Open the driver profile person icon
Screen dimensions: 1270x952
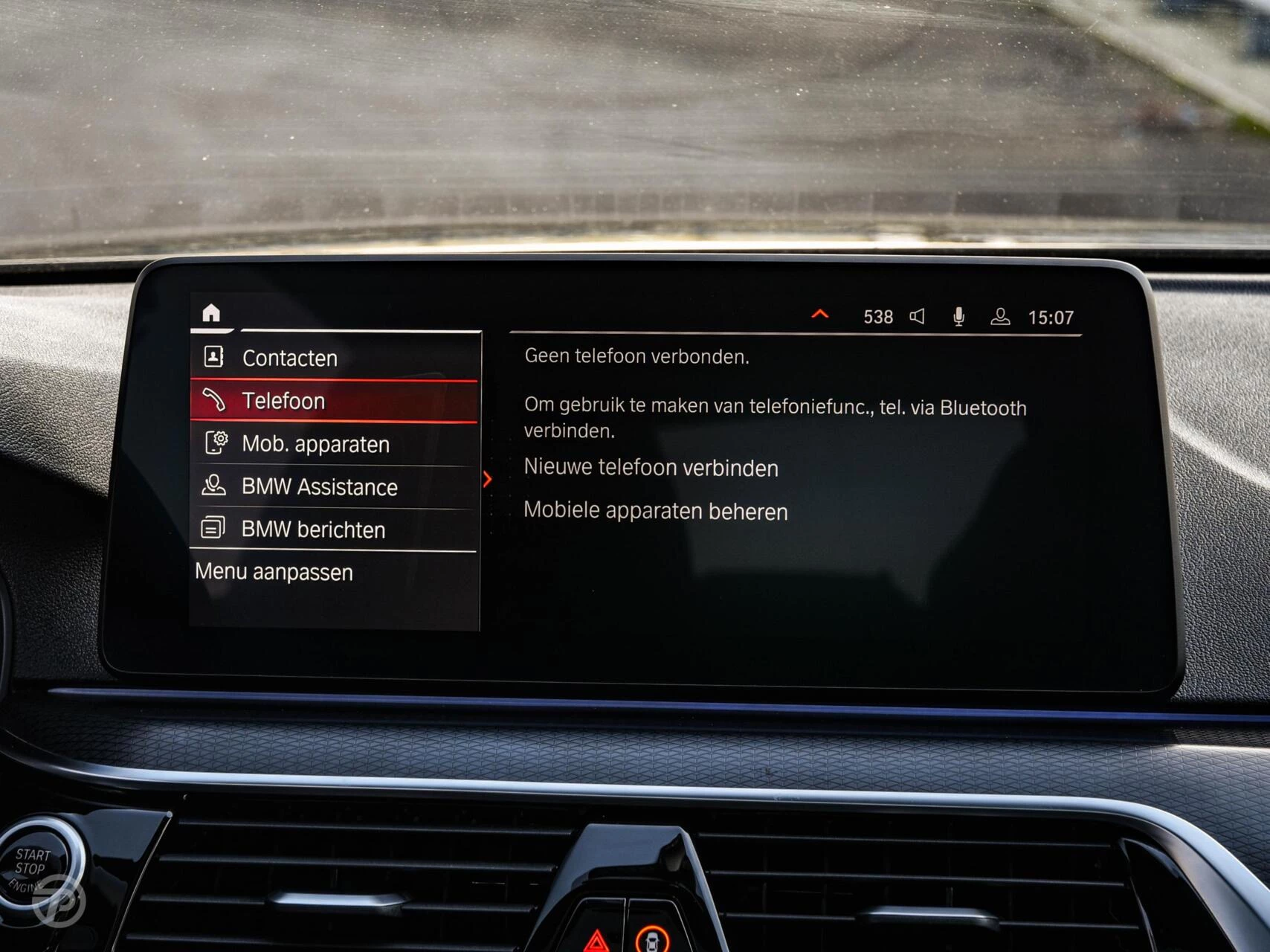pos(1002,316)
